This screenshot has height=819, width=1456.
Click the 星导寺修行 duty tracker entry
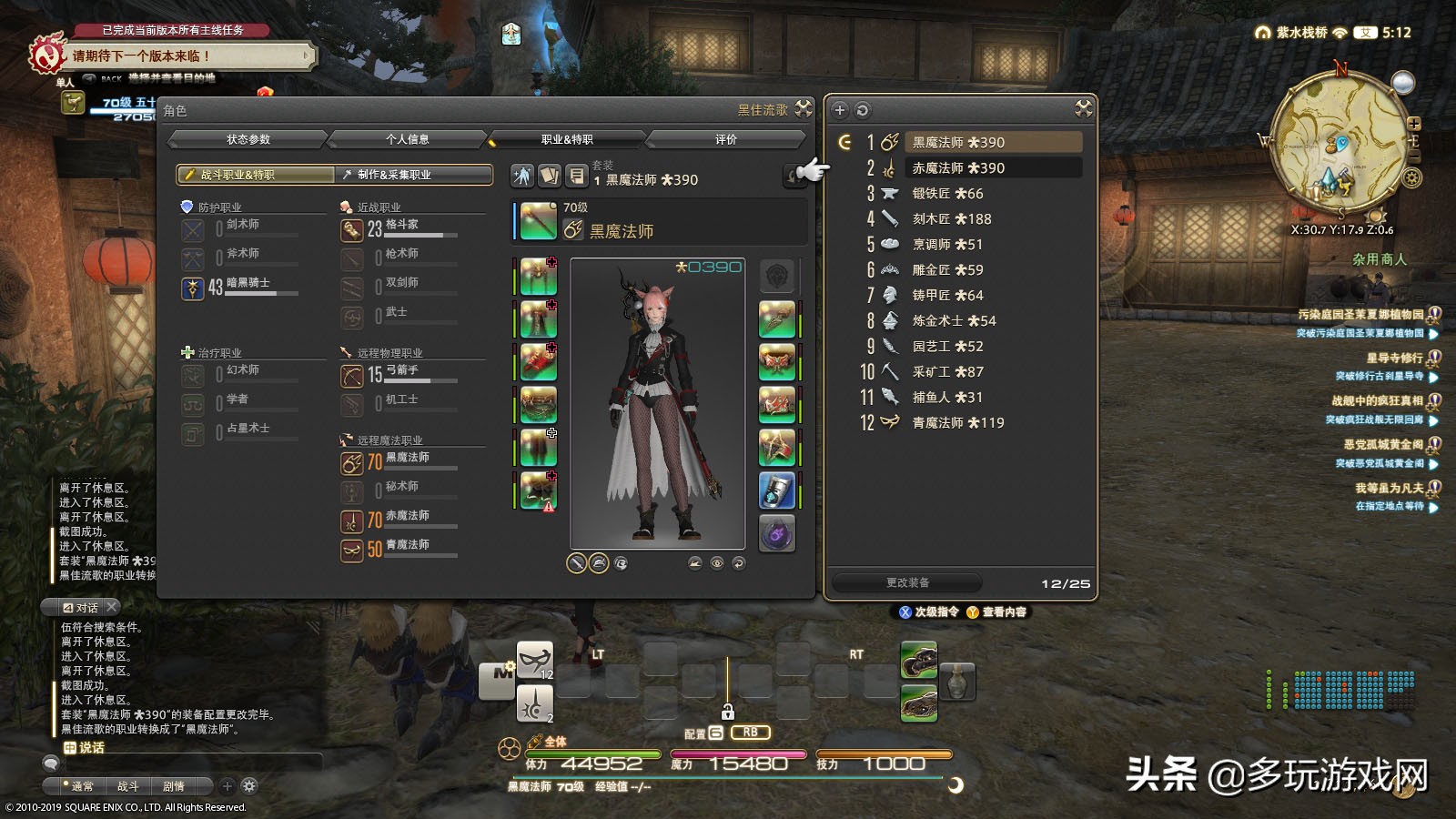1393,358
